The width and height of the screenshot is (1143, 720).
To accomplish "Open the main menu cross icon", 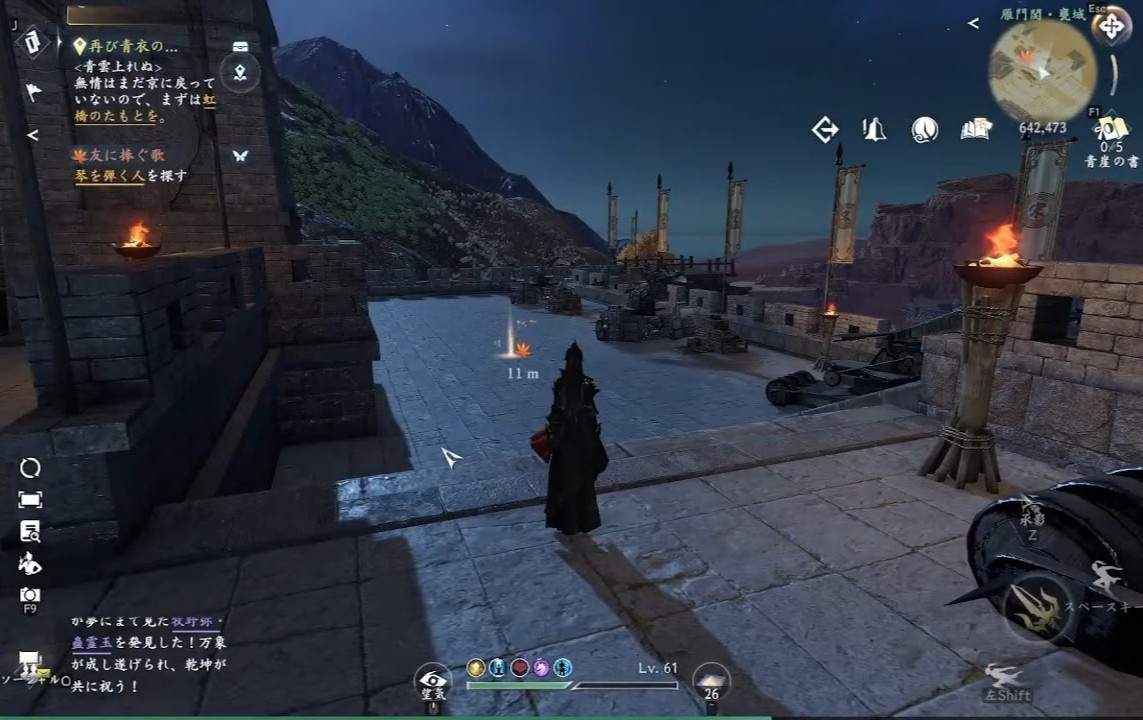I will click(1110, 26).
